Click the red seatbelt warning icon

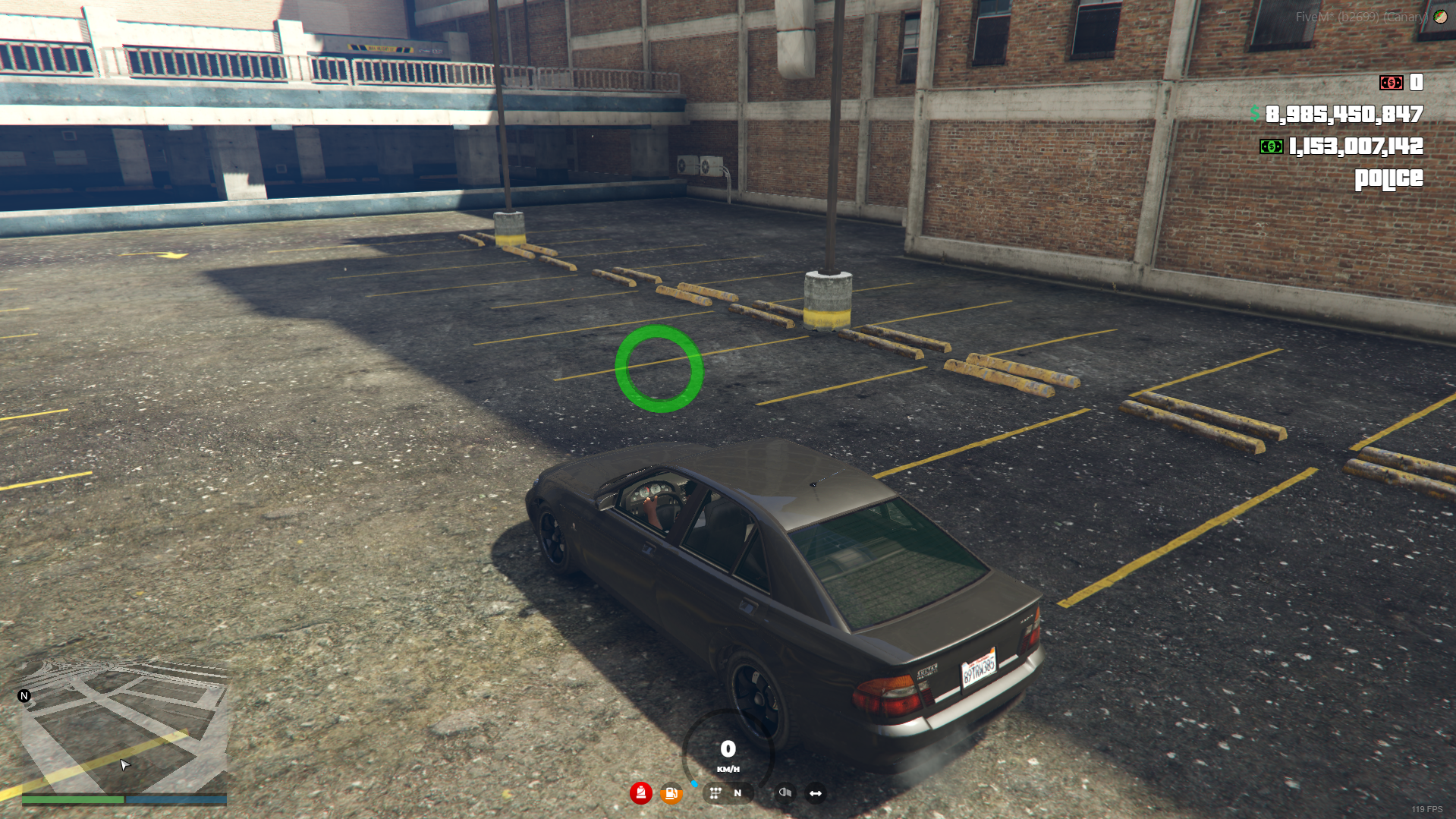coord(640,793)
